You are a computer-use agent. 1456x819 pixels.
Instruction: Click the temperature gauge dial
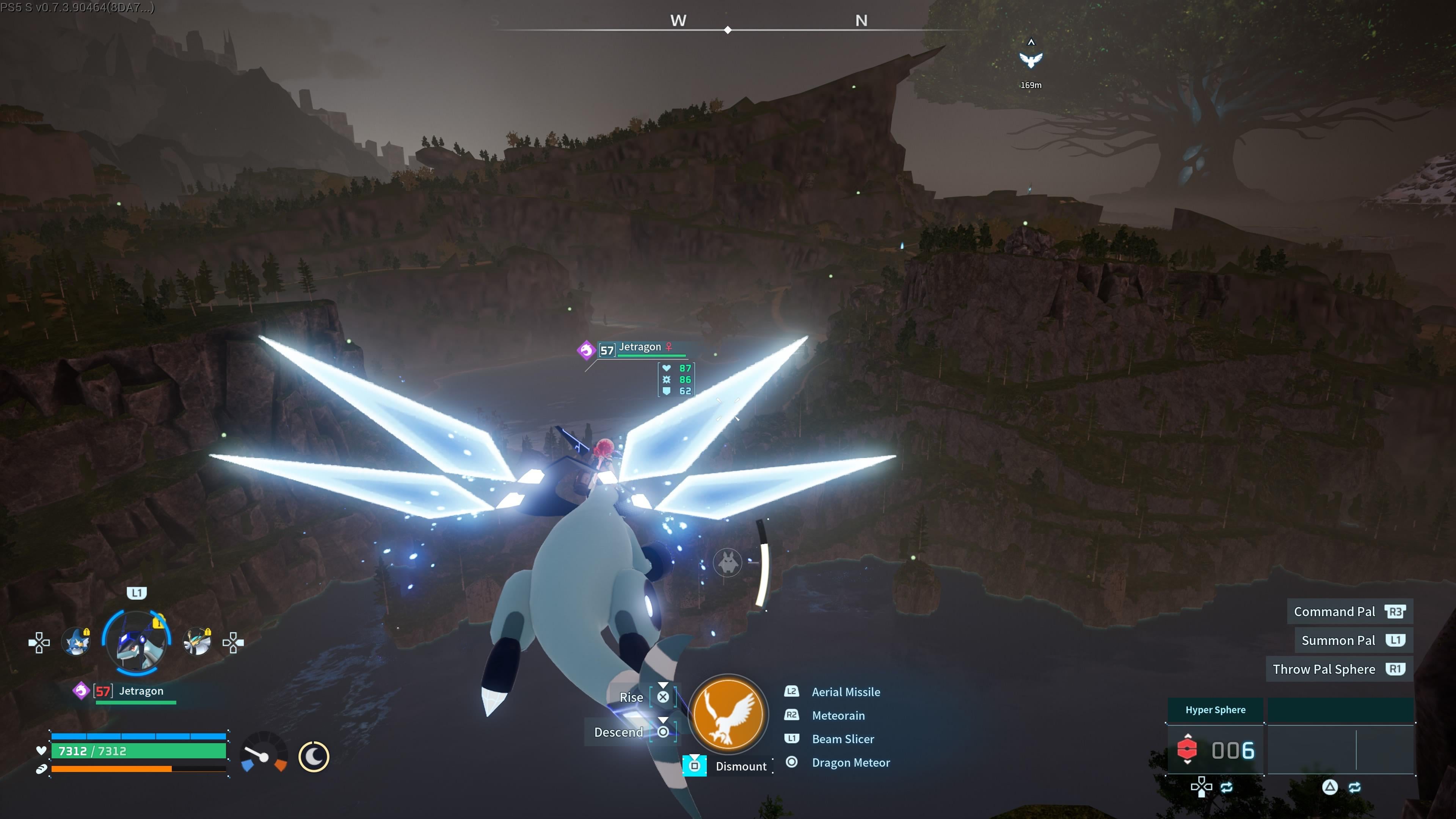[264, 754]
